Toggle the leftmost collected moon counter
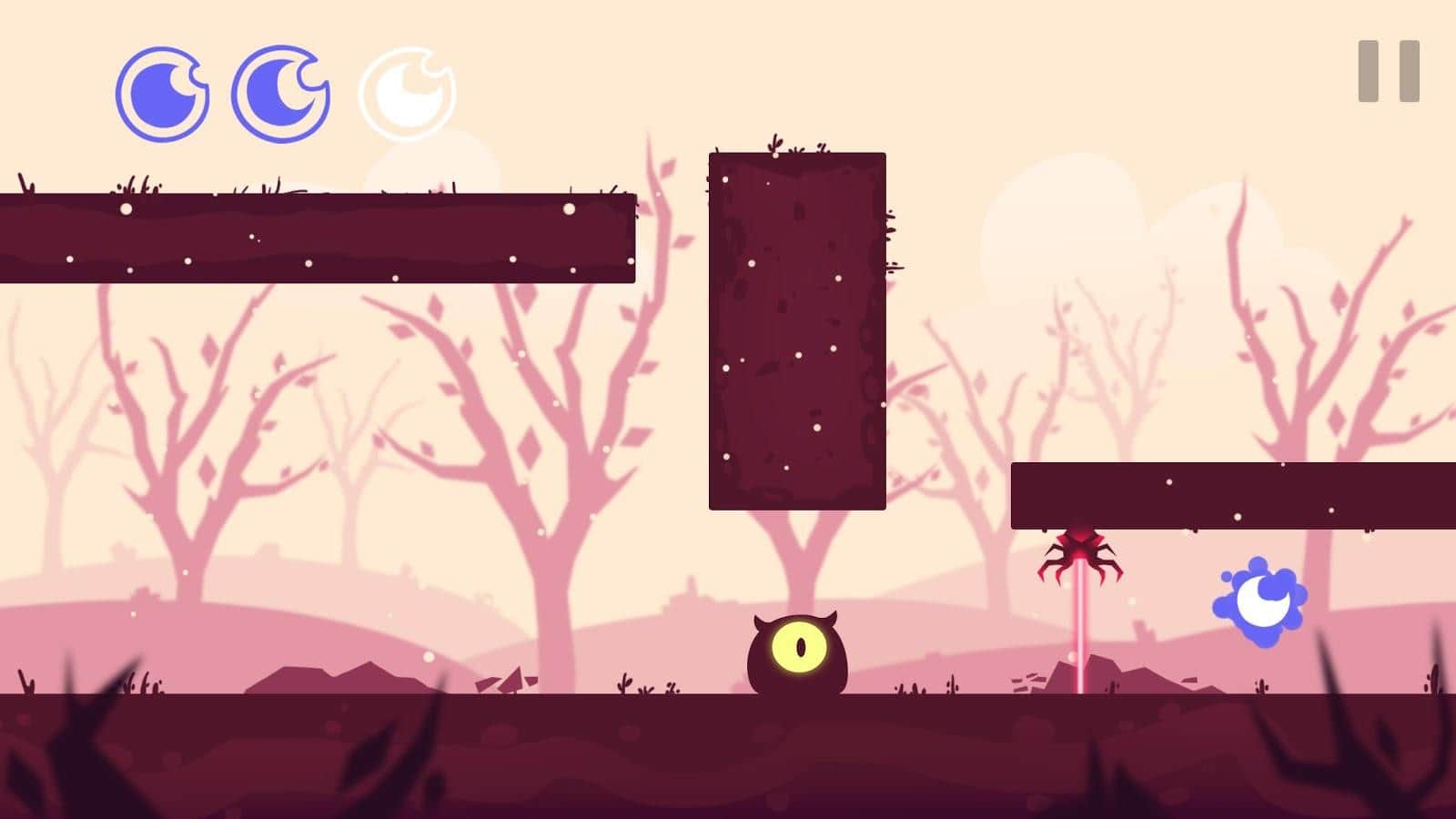The image size is (1456, 819). [x=162, y=91]
